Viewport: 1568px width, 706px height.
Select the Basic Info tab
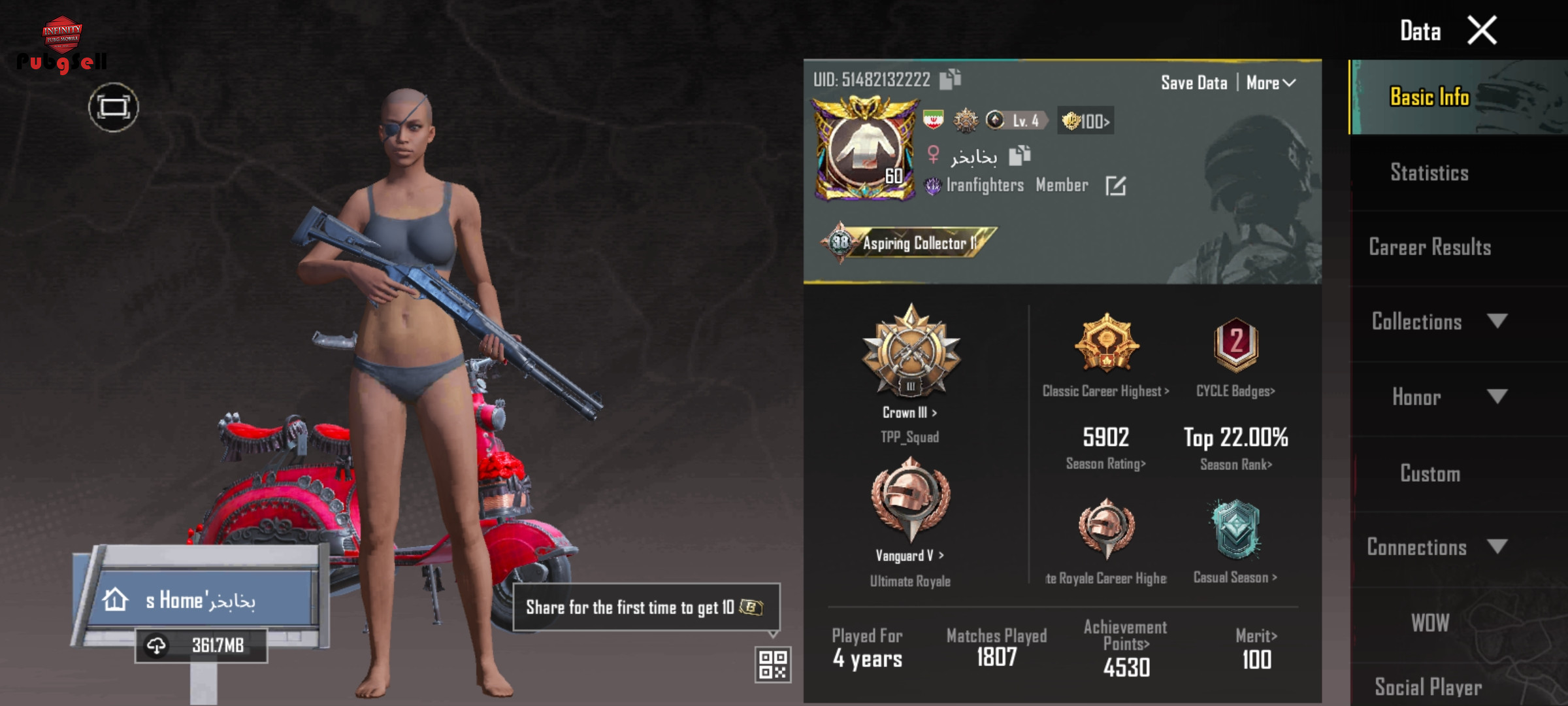(1429, 97)
